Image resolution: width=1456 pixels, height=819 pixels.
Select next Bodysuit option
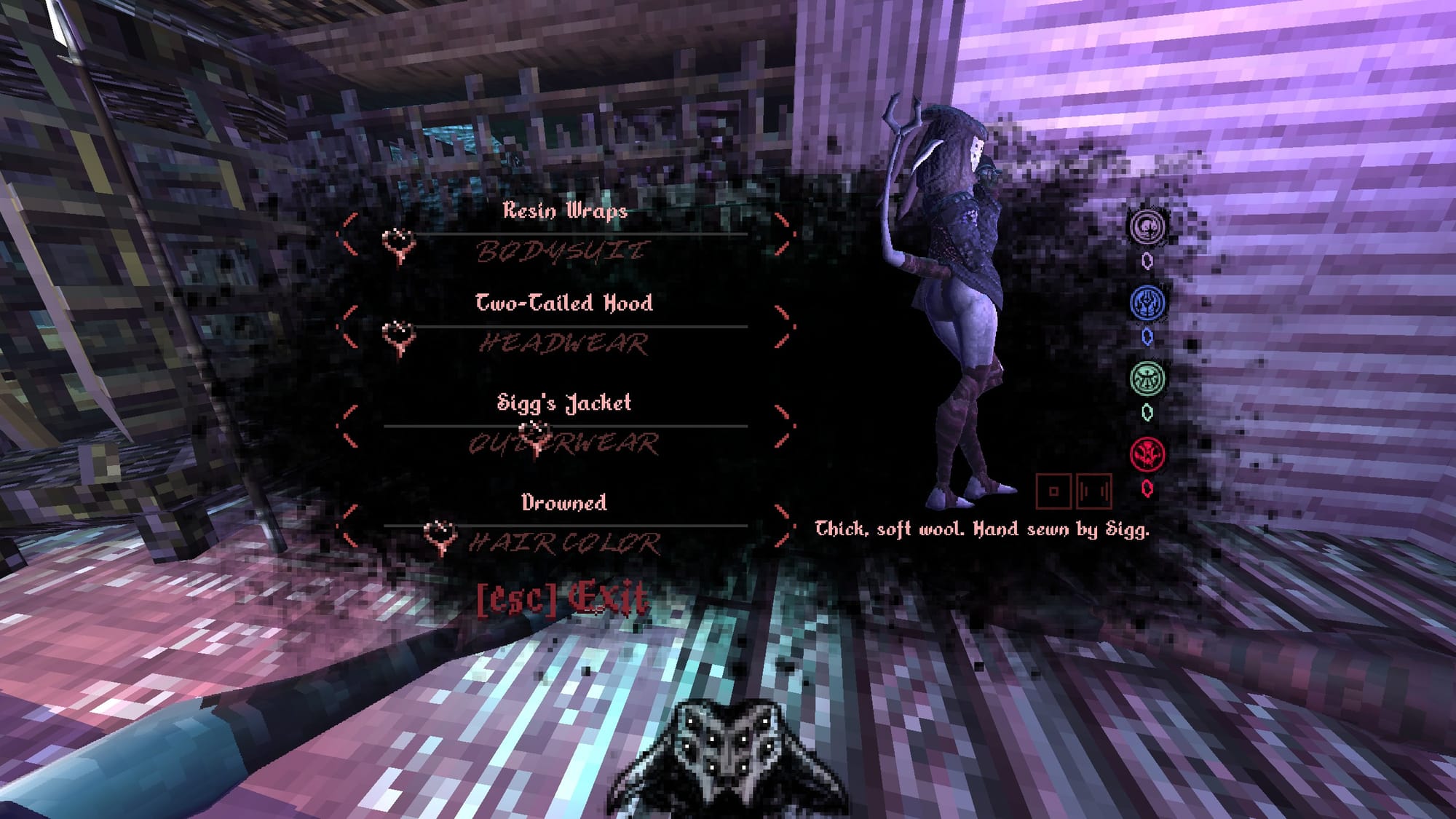point(783,234)
